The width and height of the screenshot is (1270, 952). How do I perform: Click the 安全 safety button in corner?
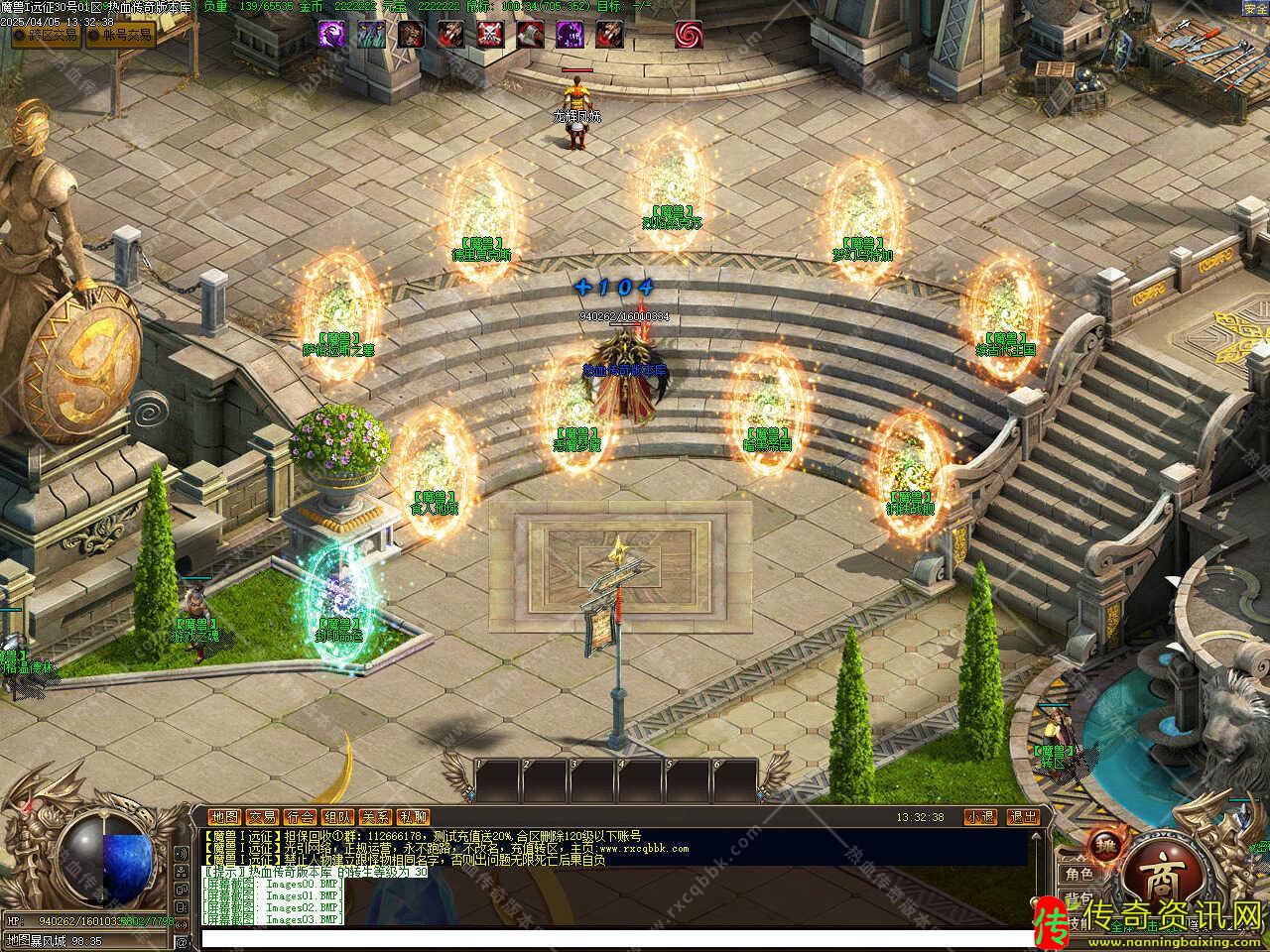(1254, 9)
